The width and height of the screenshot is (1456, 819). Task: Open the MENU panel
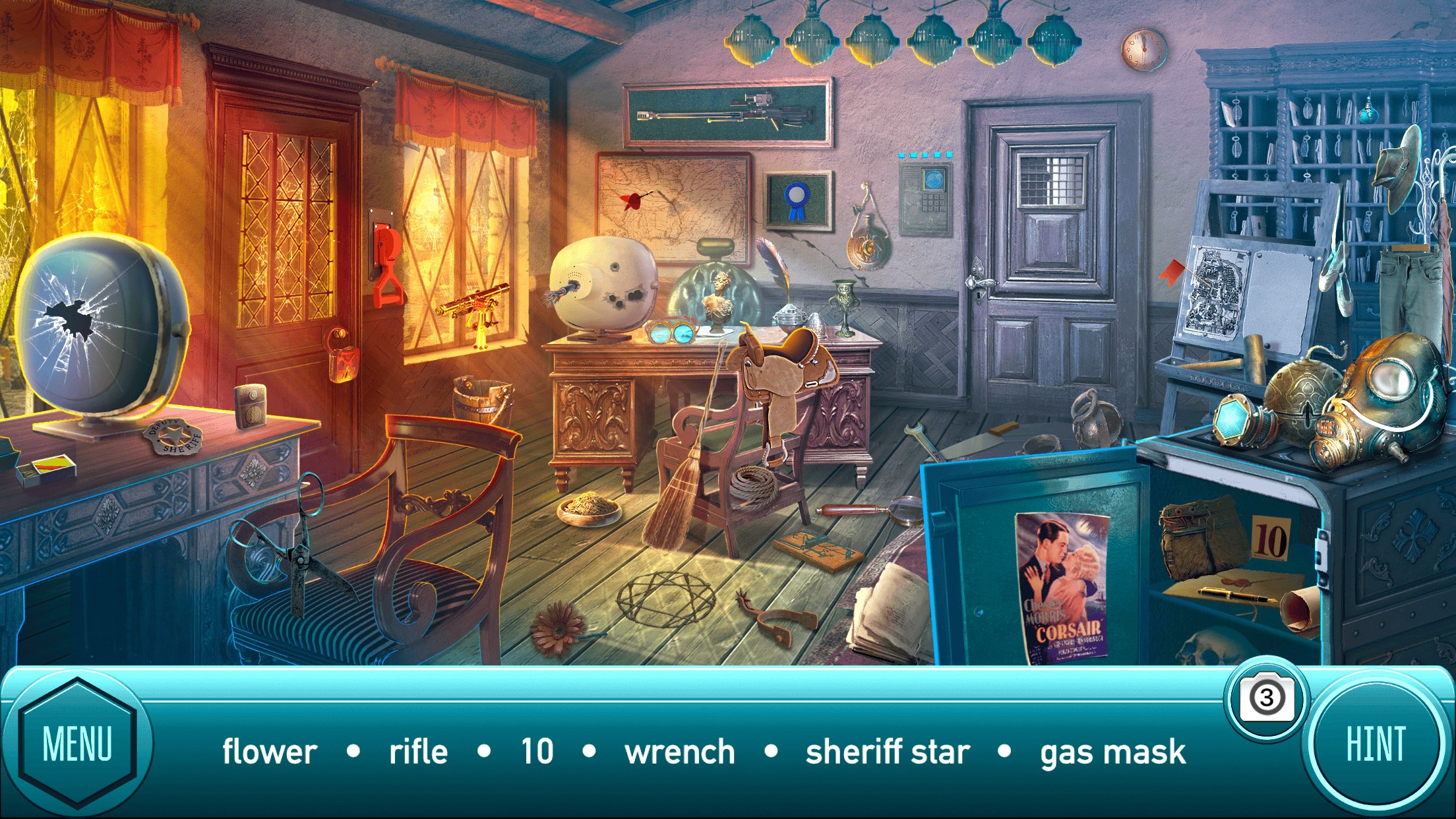pyautogui.click(x=77, y=745)
